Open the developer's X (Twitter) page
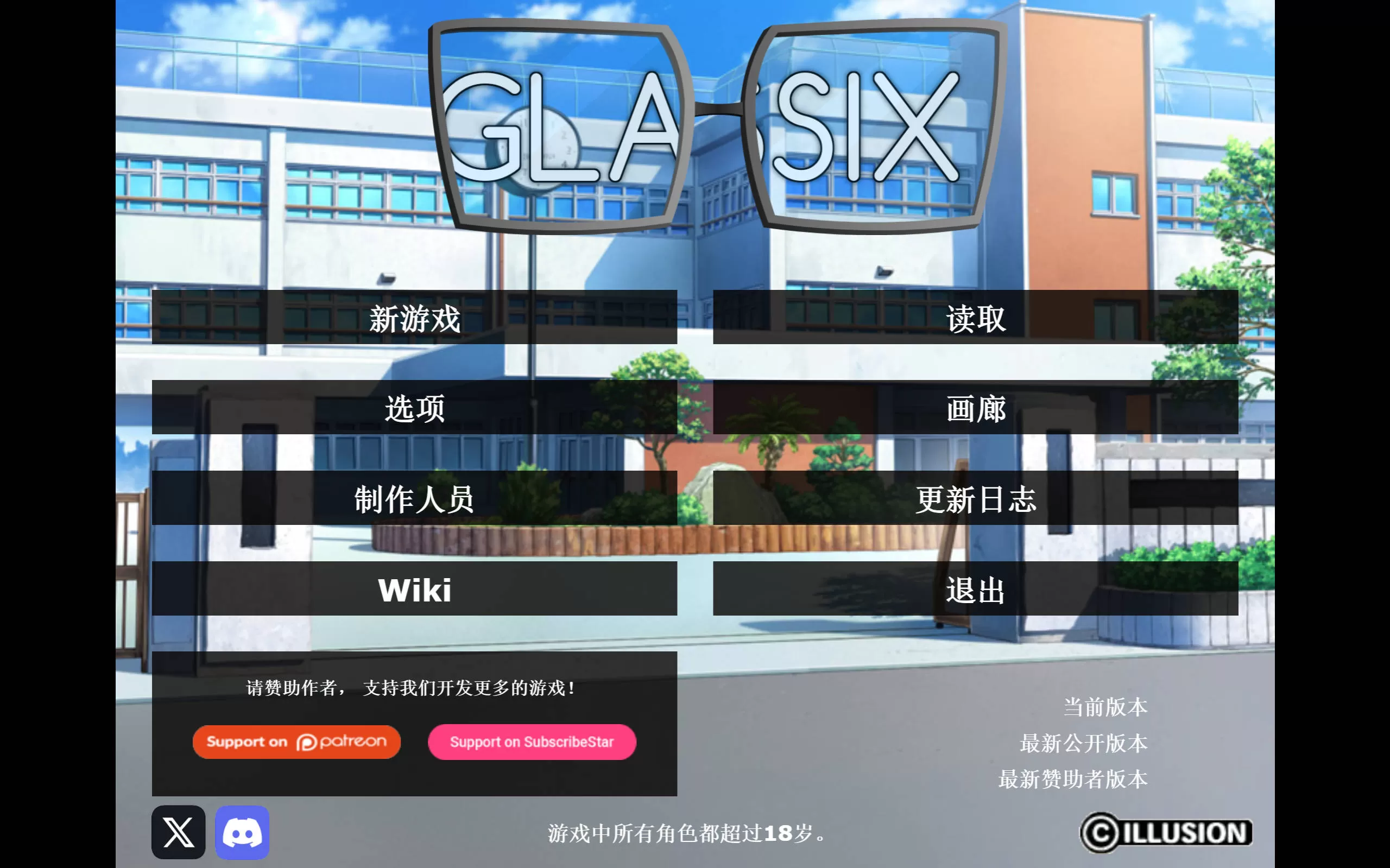 click(177, 832)
